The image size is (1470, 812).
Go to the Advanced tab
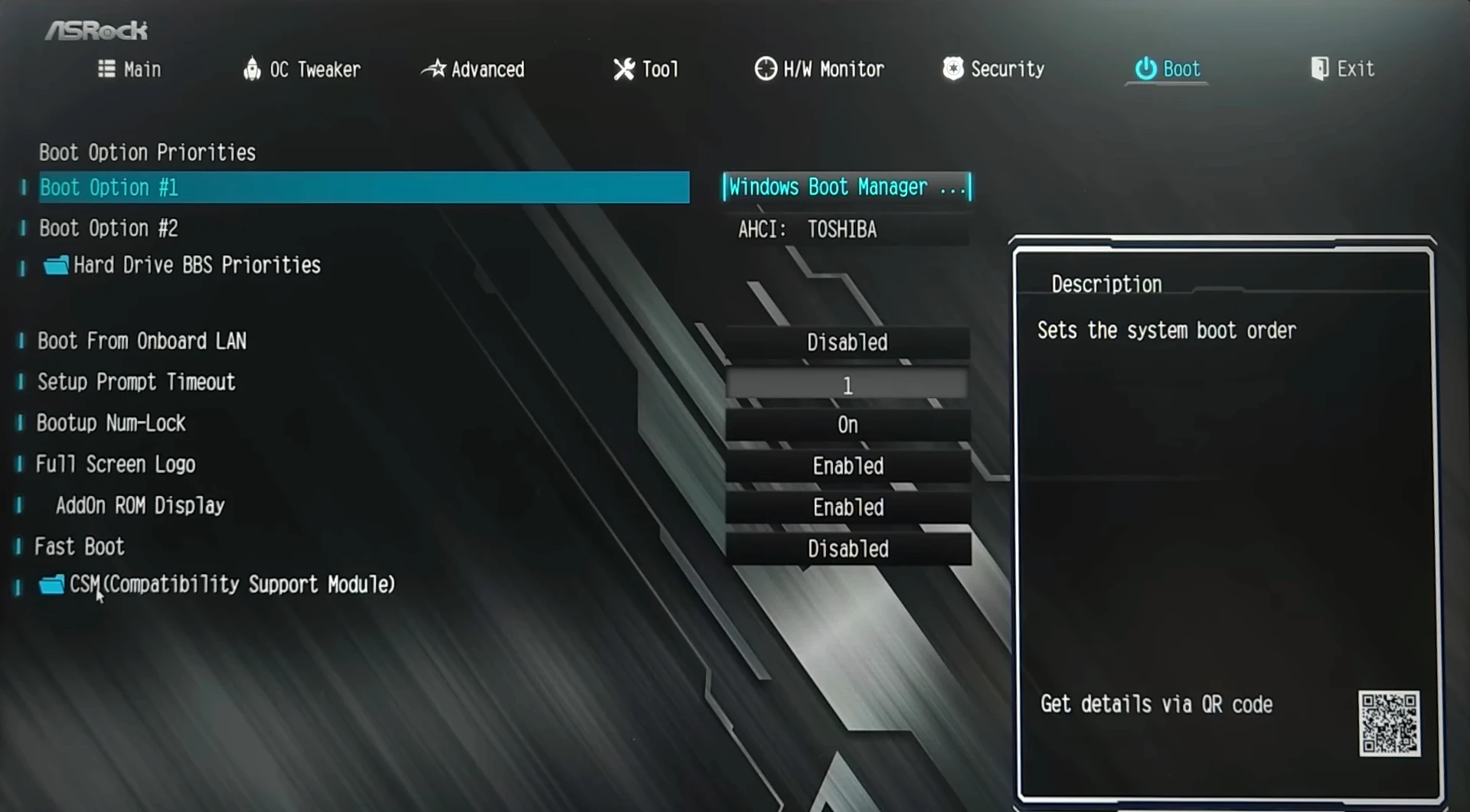pyautogui.click(x=474, y=70)
